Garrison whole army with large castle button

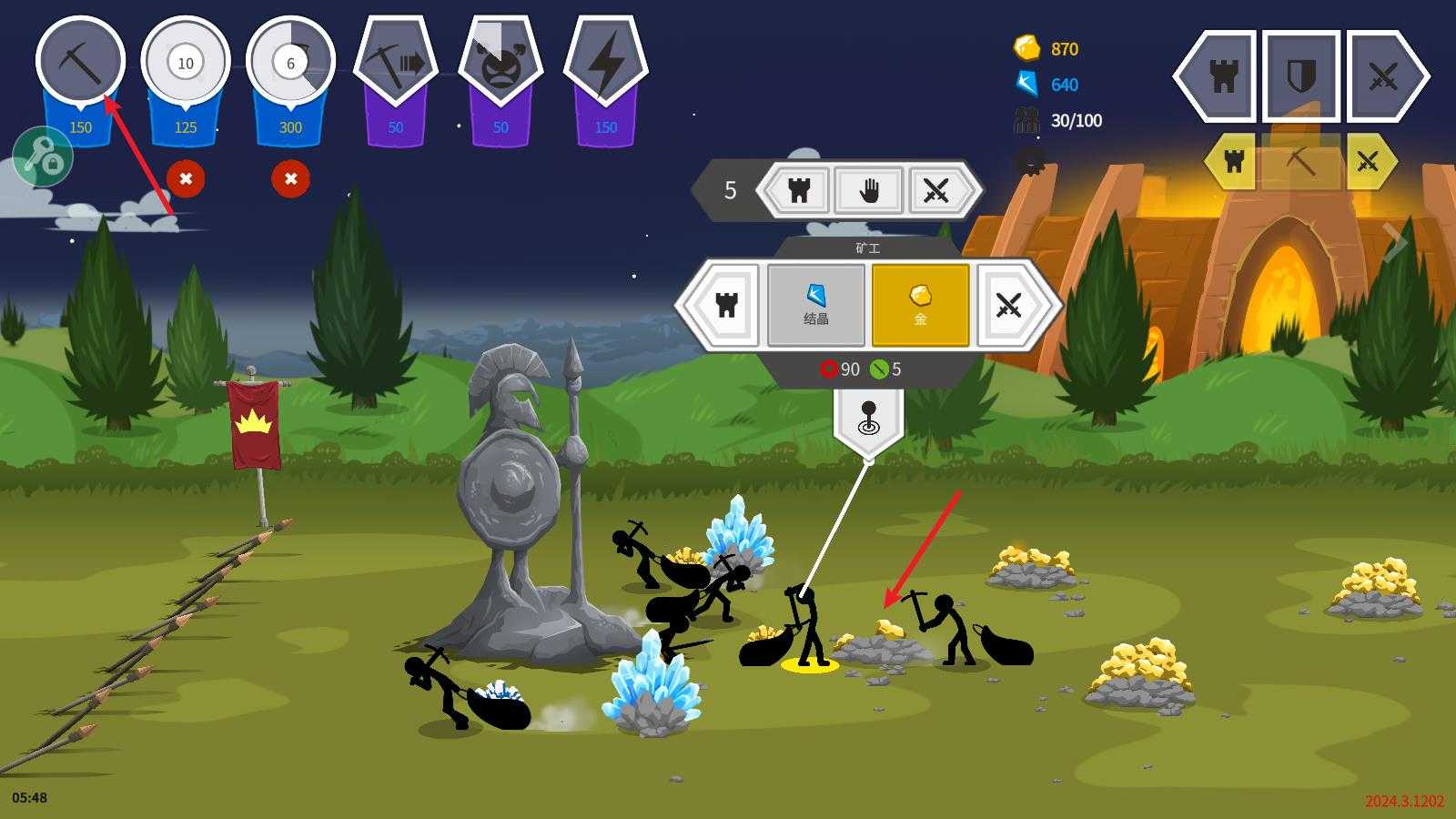[1222, 76]
